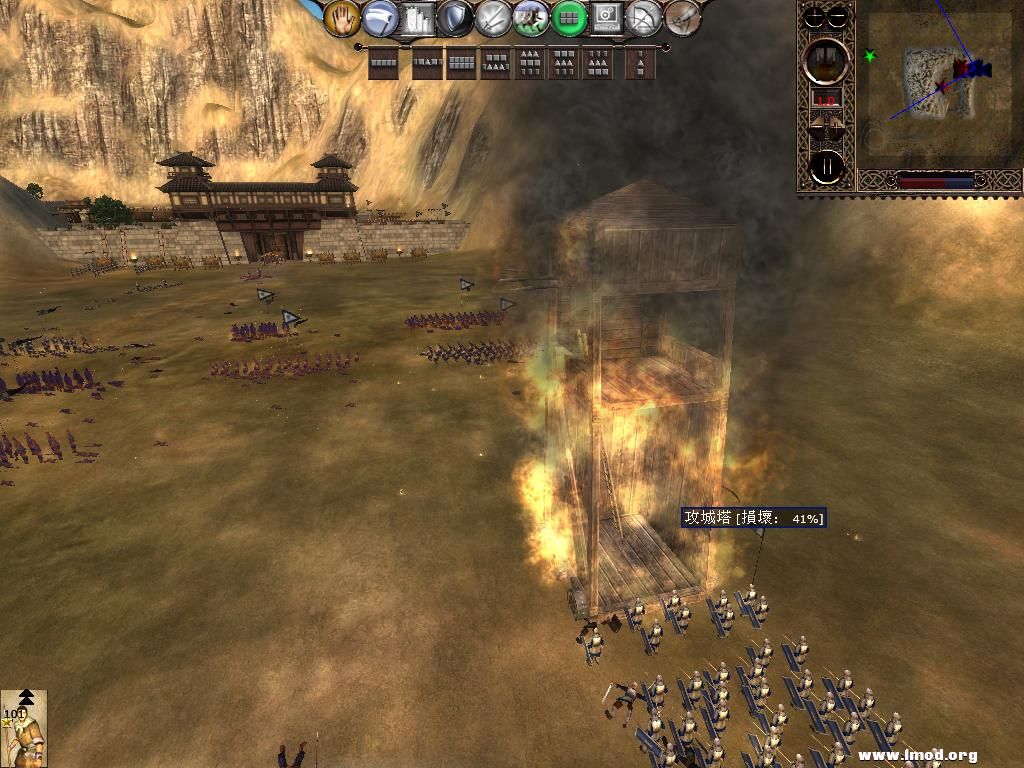Open the gear-screen special ability button
The image size is (1024, 768).
click(x=606, y=17)
